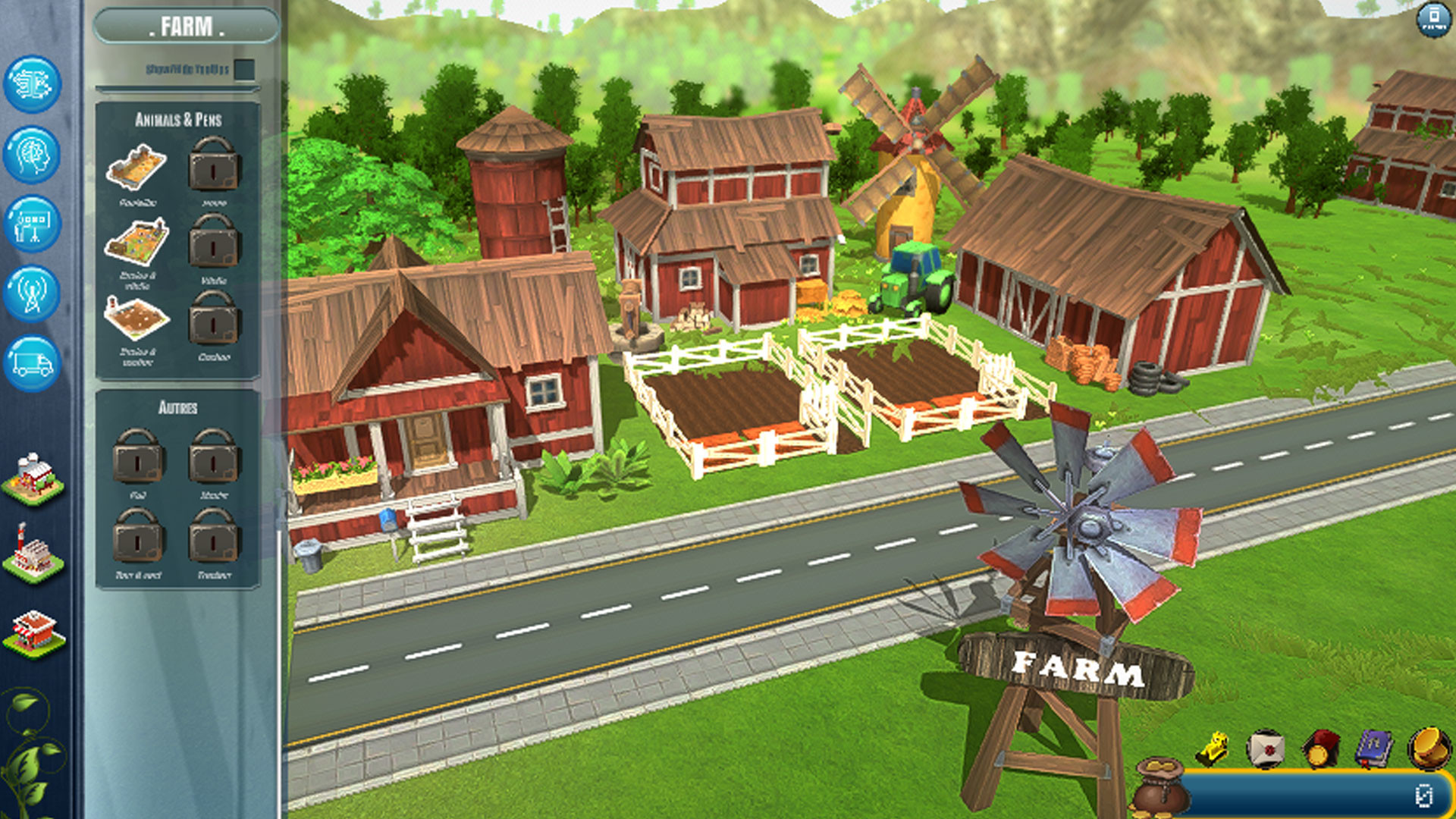This screenshot has width=1456, height=819.
Task: Toggle the checkbox under the FARM title
Action: [243, 70]
